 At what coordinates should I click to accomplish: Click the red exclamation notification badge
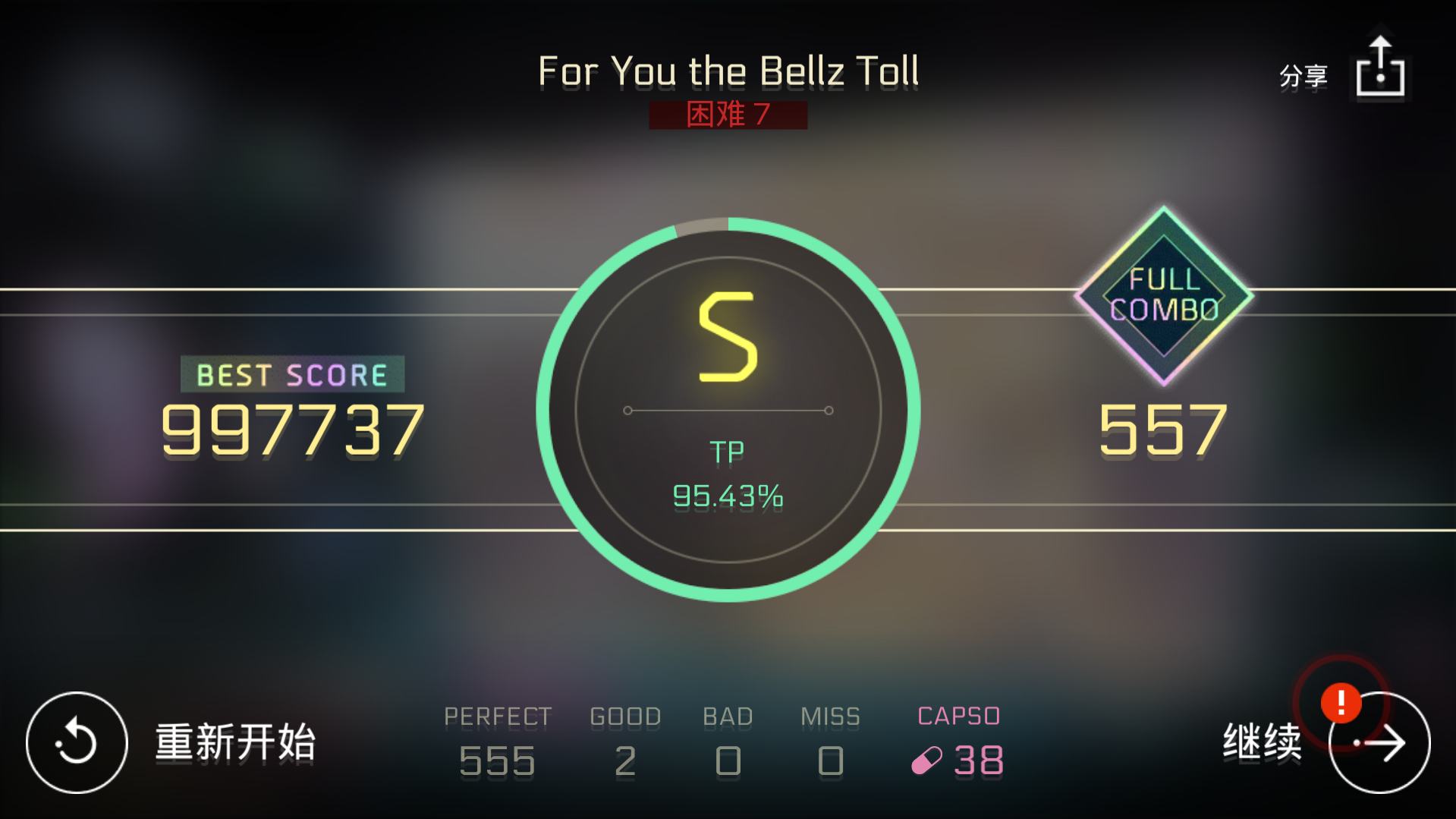pos(1343,703)
